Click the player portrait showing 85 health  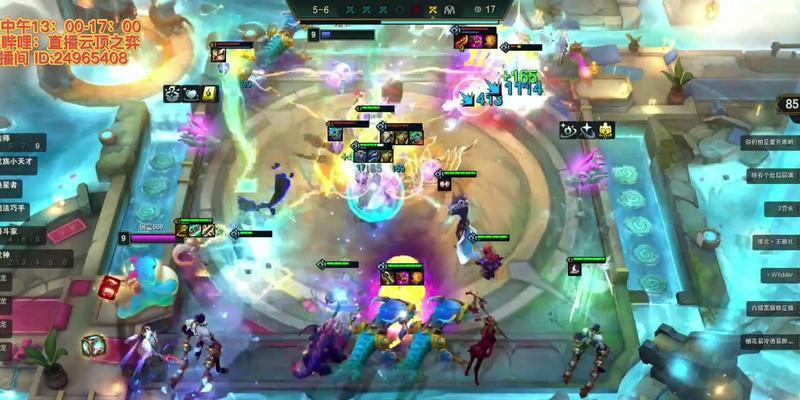(x=790, y=104)
